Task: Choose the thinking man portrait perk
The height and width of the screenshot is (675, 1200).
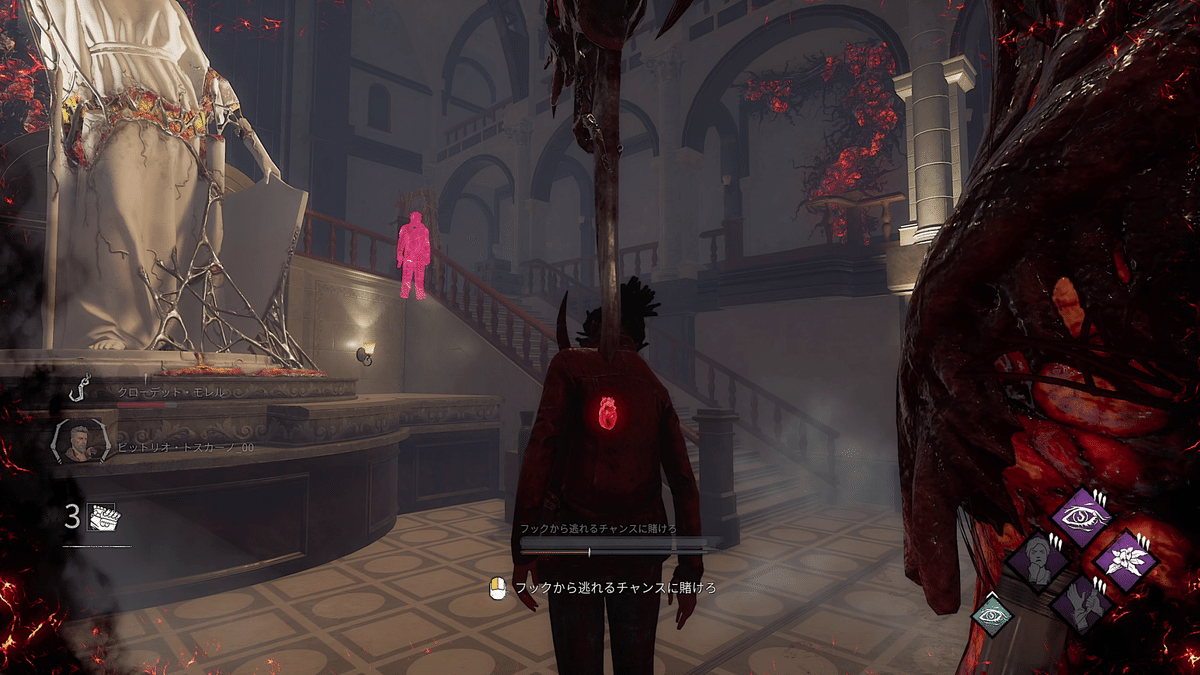Action: (1038, 560)
